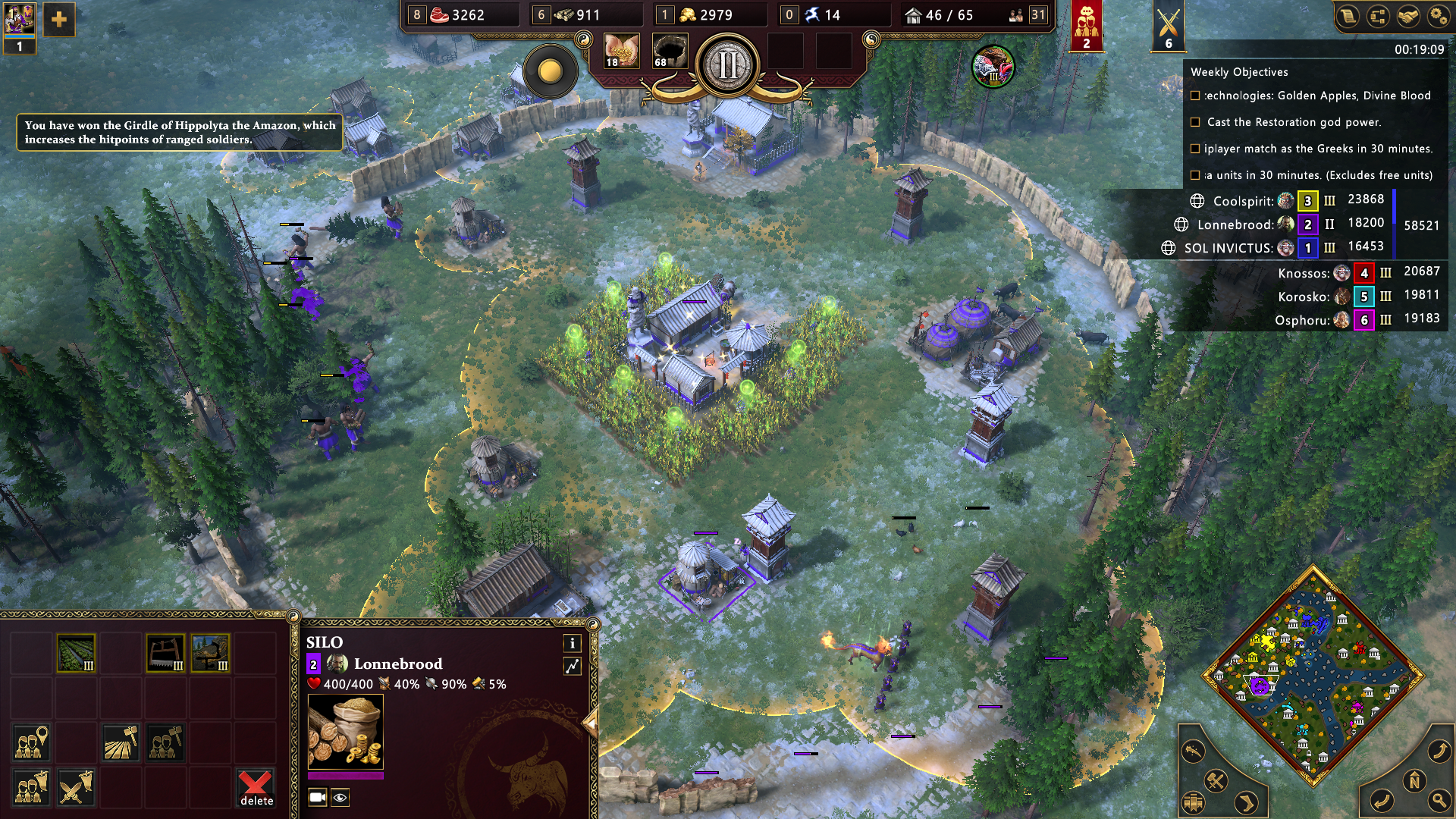The height and width of the screenshot is (819, 1456).
Task: Reset camera to north with N button
Action: coord(1414,781)
